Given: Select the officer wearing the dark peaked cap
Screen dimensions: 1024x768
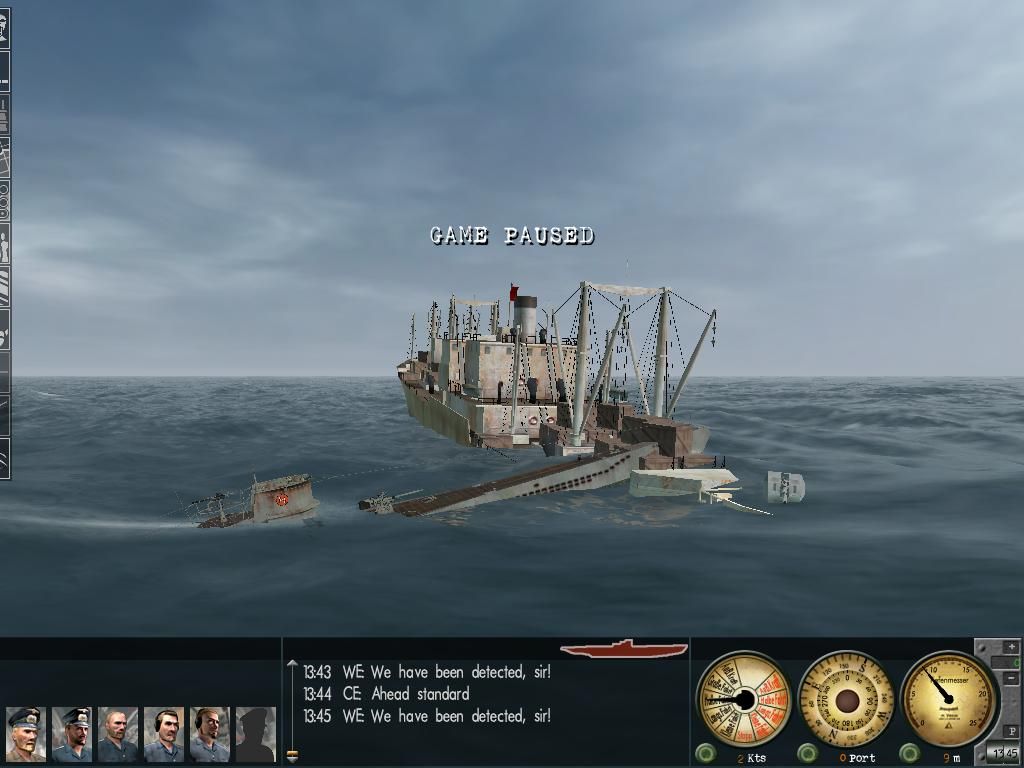Looking at the screenshot, I should [71, 734].
